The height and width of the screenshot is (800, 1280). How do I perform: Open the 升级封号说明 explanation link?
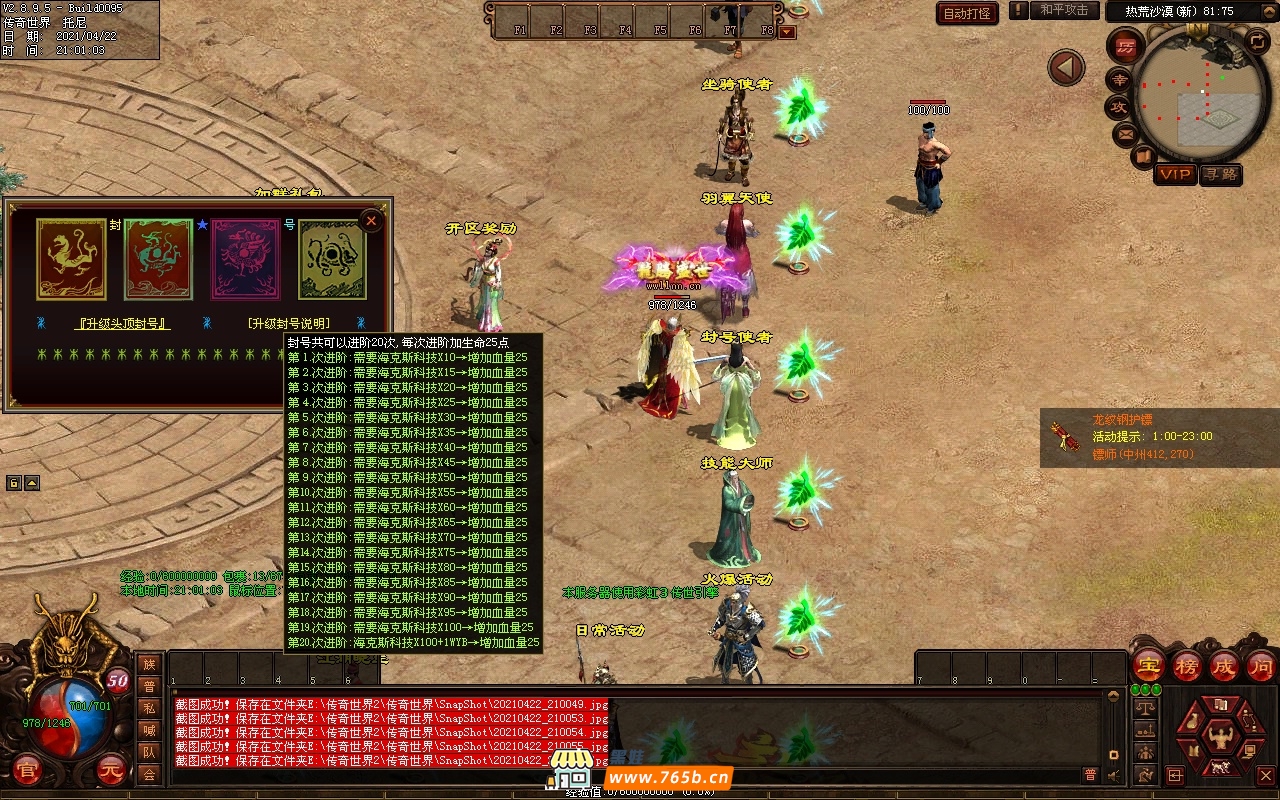[x=288, y=324]
